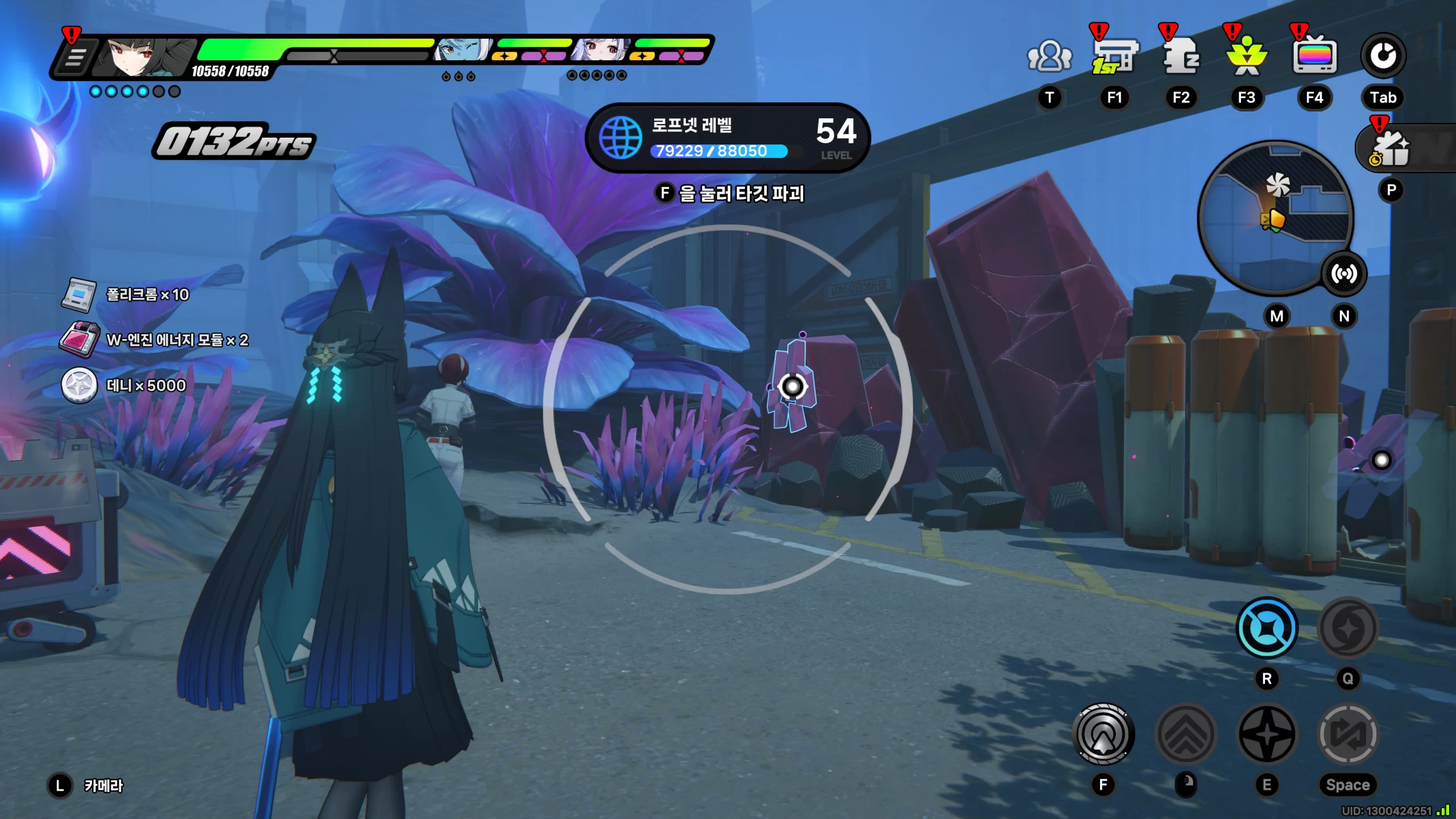Screen dimensions: 1456x819
Task: Switch to the white-haired teammate portrait
Action: 601,51
